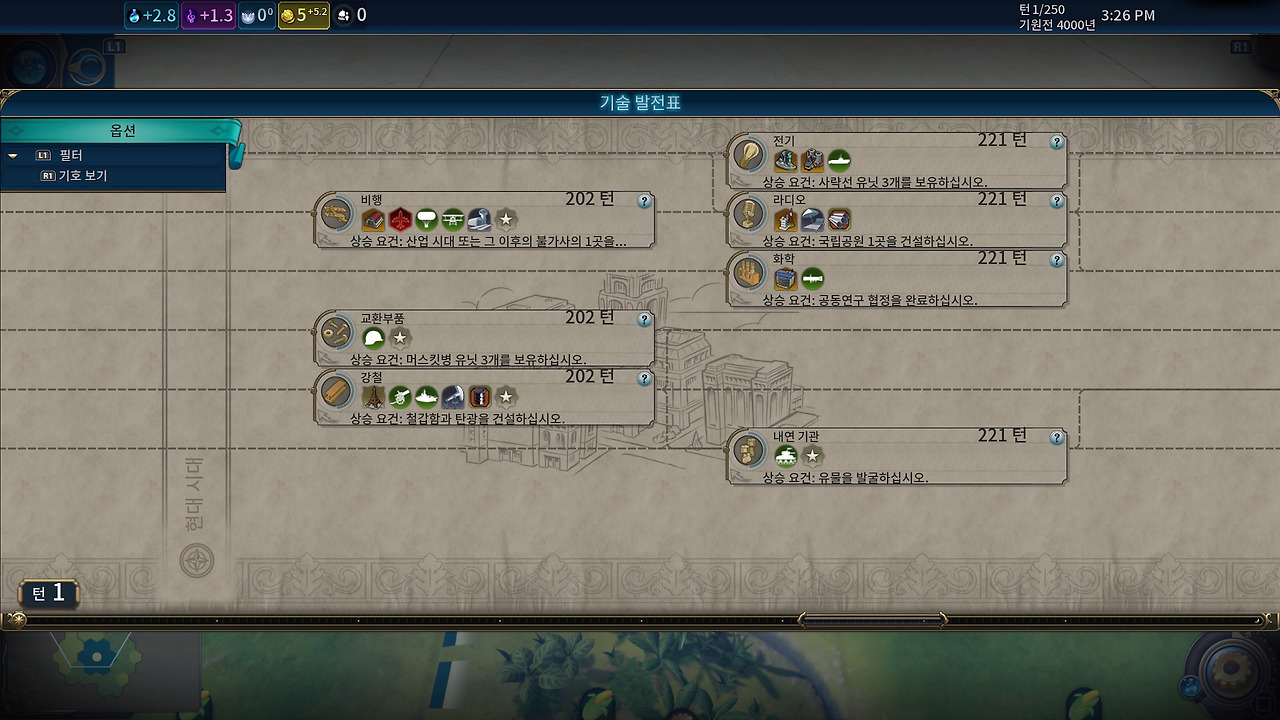Click the gold treasury indicator

[x=303, y=15]
